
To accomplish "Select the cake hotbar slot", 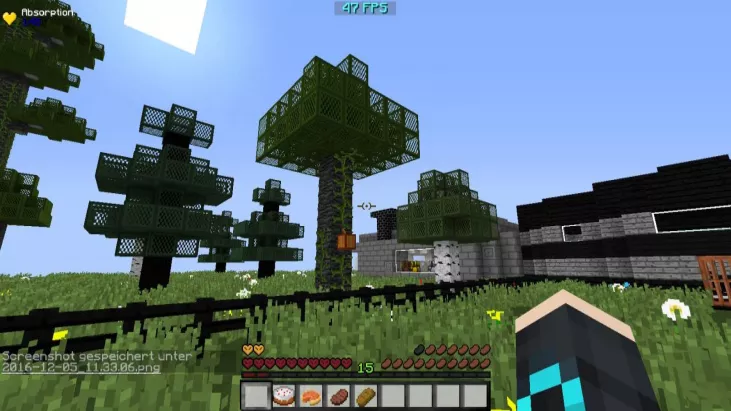I will tap(284, 395).
